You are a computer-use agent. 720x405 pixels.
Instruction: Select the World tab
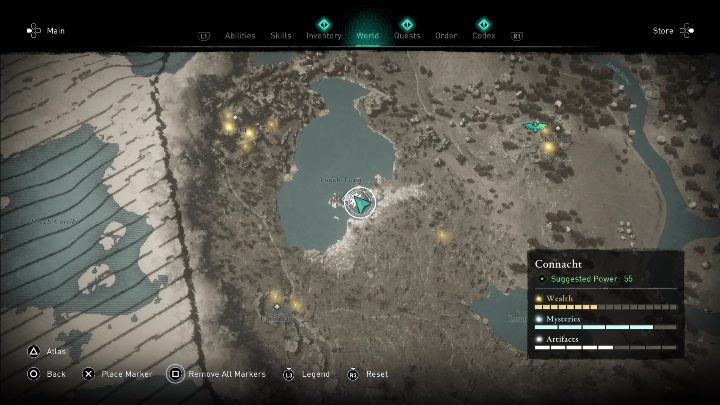(367, 35)
